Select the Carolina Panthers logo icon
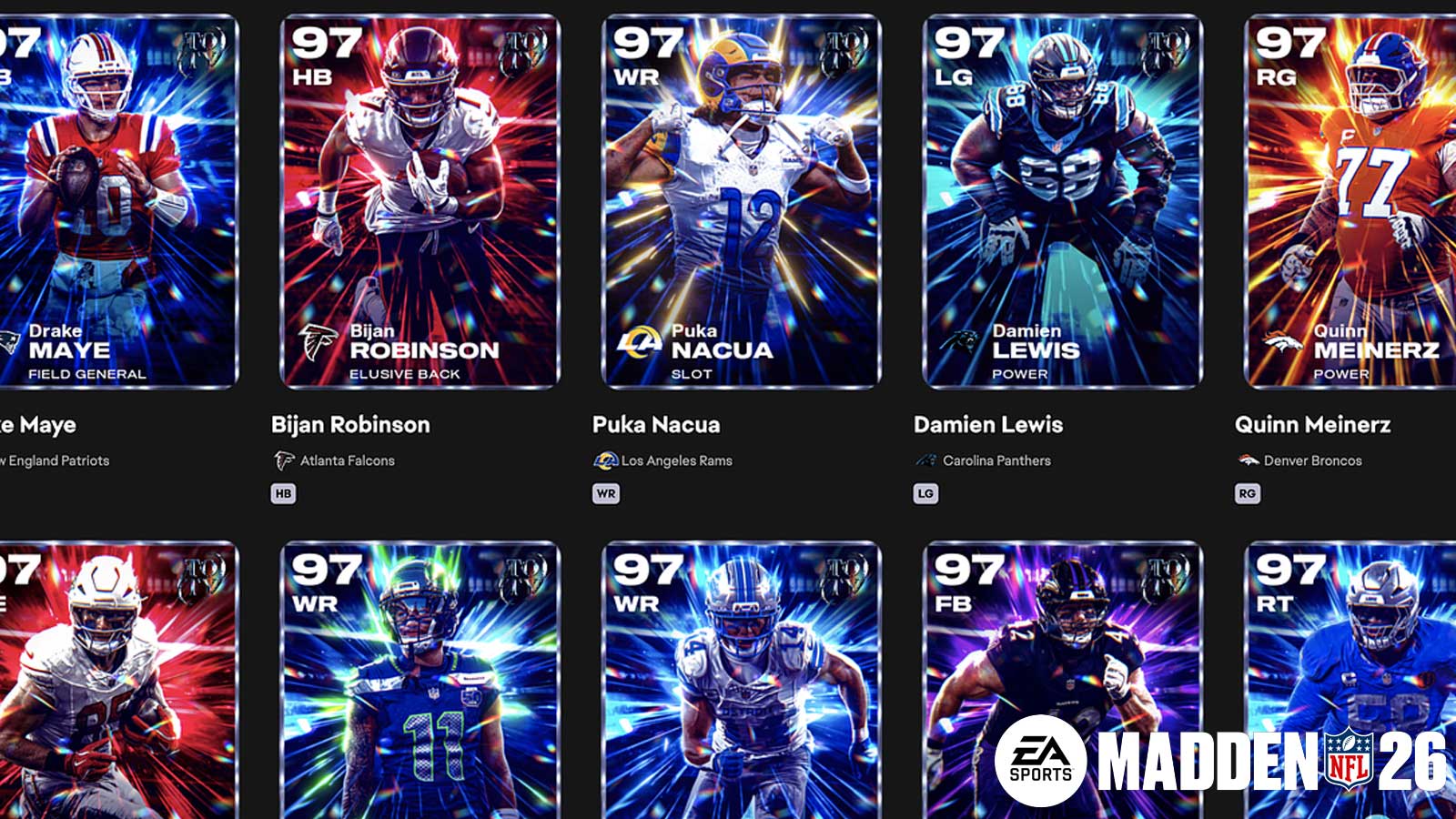 point(927,461)
